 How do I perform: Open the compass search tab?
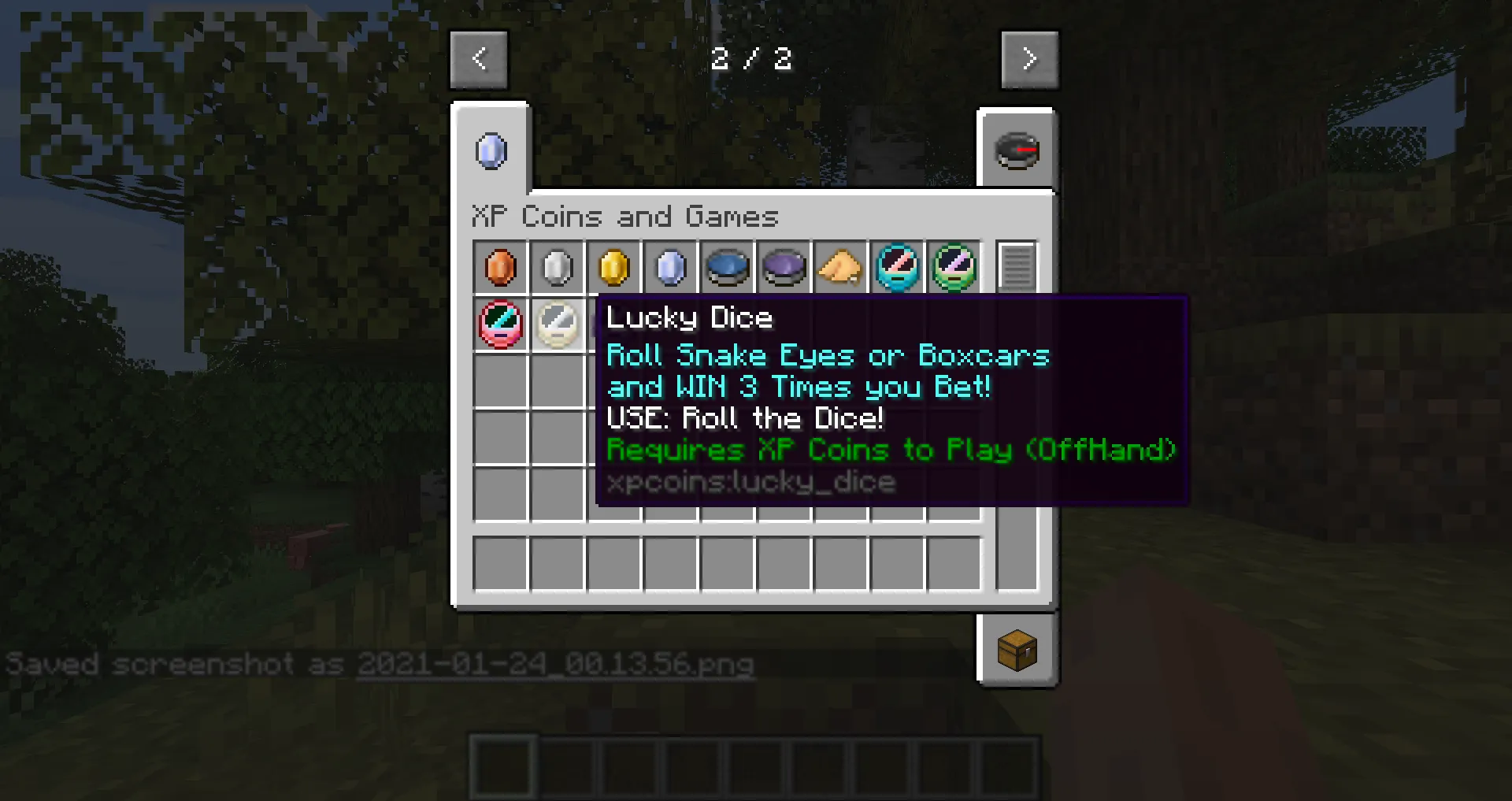tap(1017, 151)
